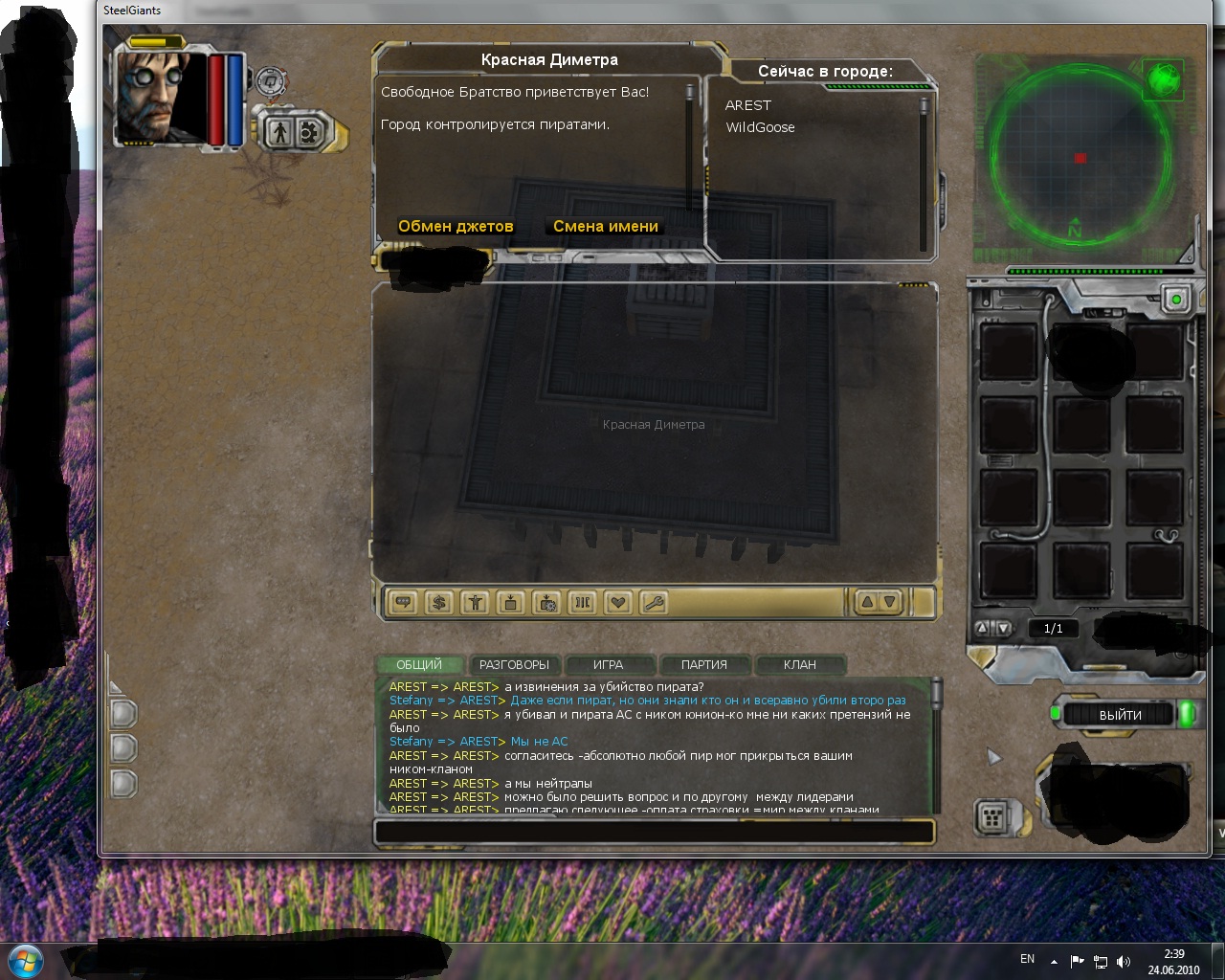Choose the Смена имени option

click(605, 227)
